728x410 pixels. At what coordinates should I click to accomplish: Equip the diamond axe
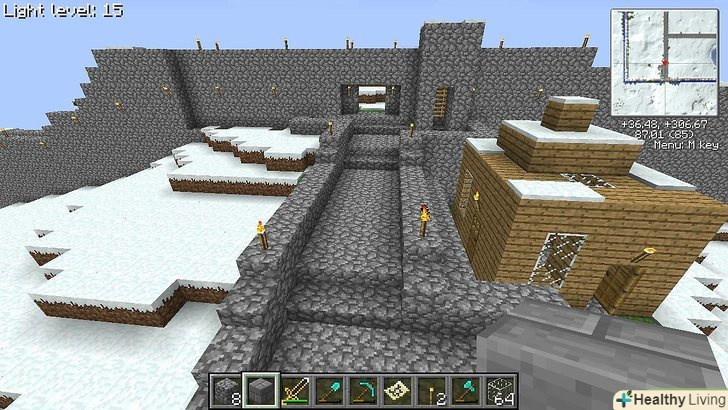tap(467, 390)
